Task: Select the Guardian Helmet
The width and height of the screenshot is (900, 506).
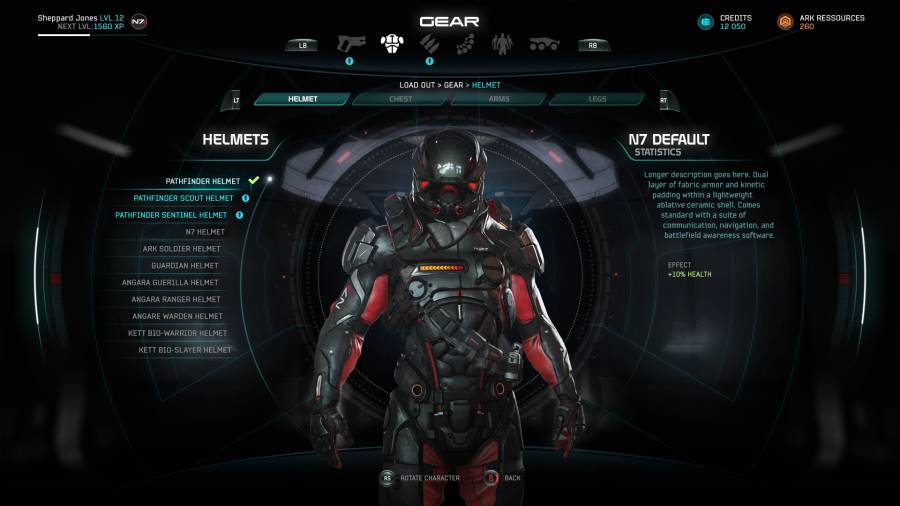Action: click(186, 266)
